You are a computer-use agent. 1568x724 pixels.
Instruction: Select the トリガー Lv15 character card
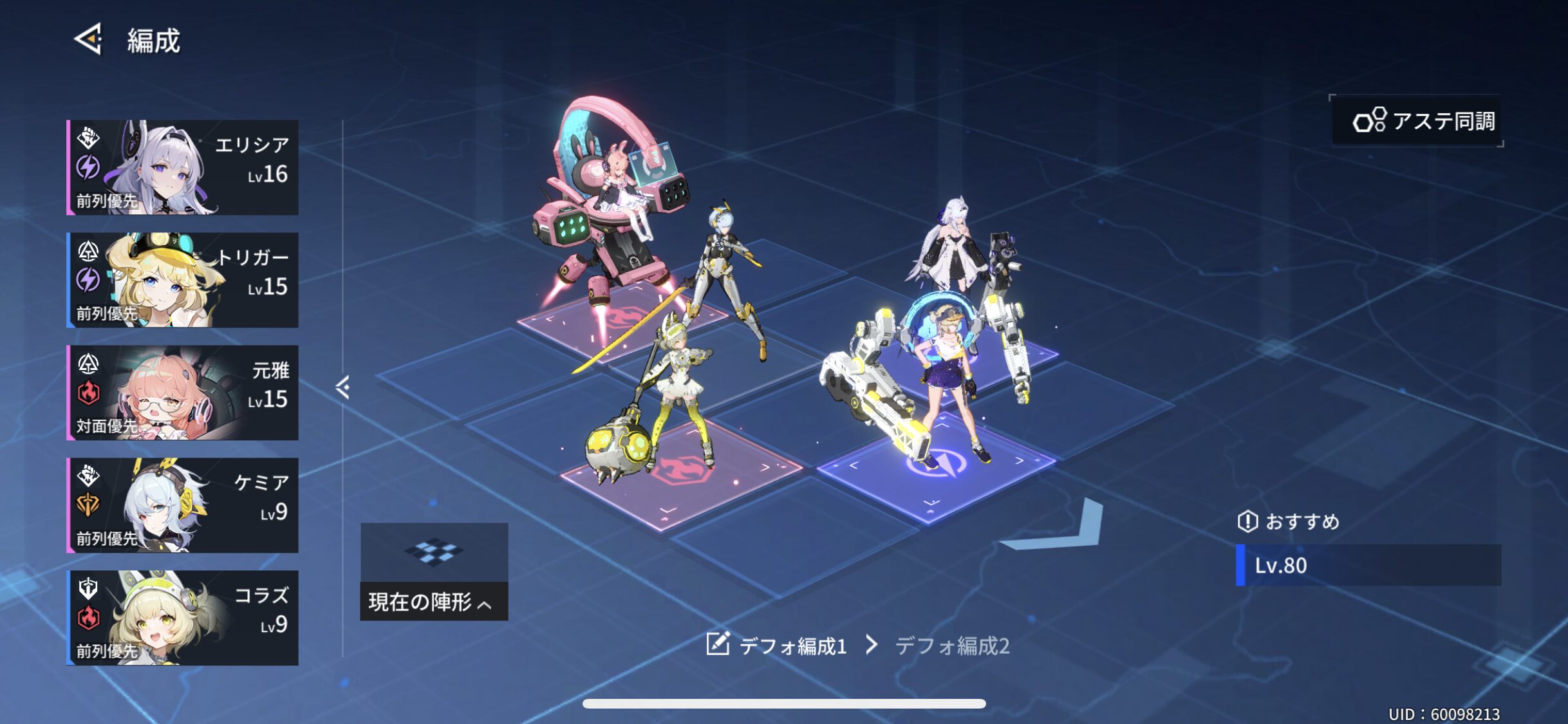click(x=183, y=280)
